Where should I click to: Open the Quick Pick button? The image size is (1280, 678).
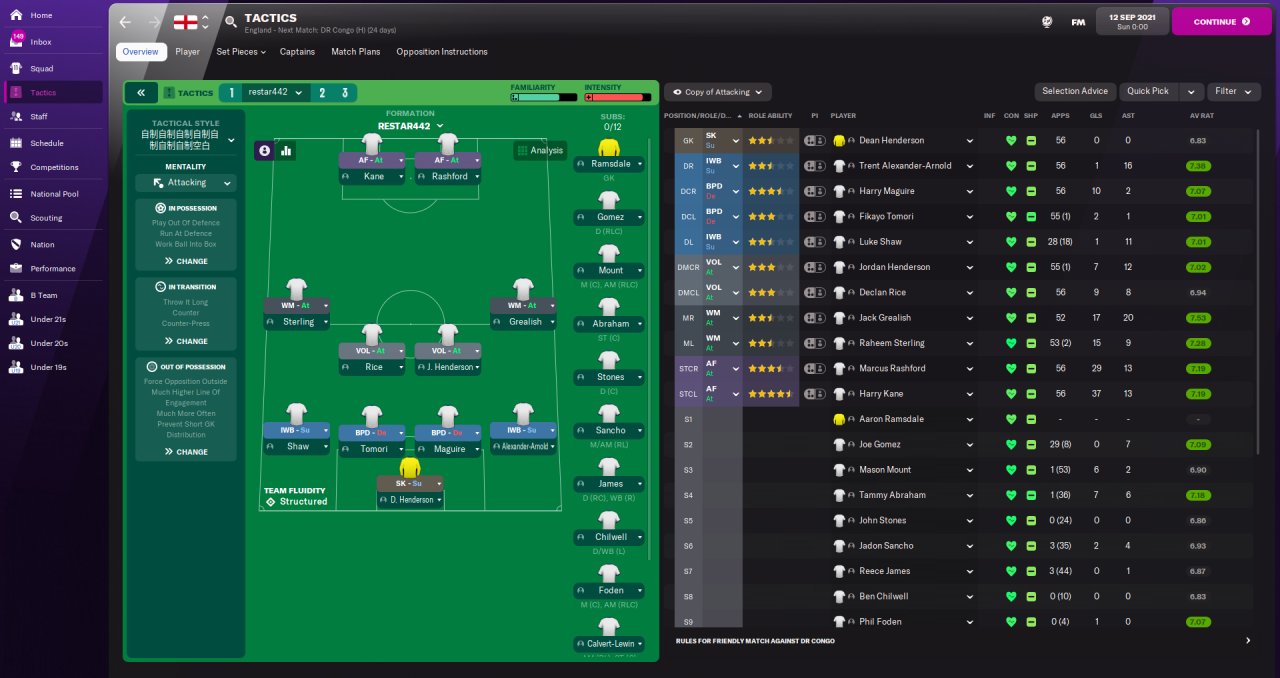(1148, 91)
